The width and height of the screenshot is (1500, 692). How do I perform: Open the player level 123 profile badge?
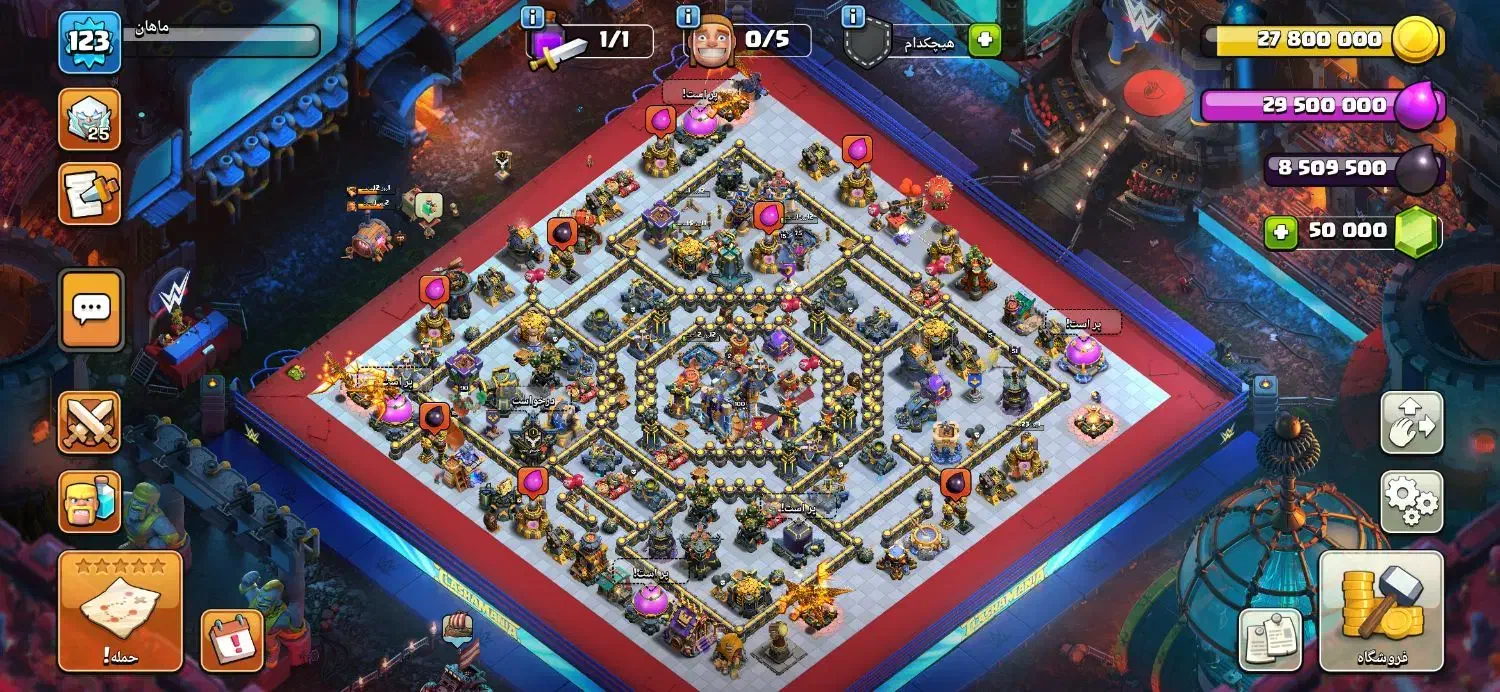pyautogui.click(x=89, y=42)
